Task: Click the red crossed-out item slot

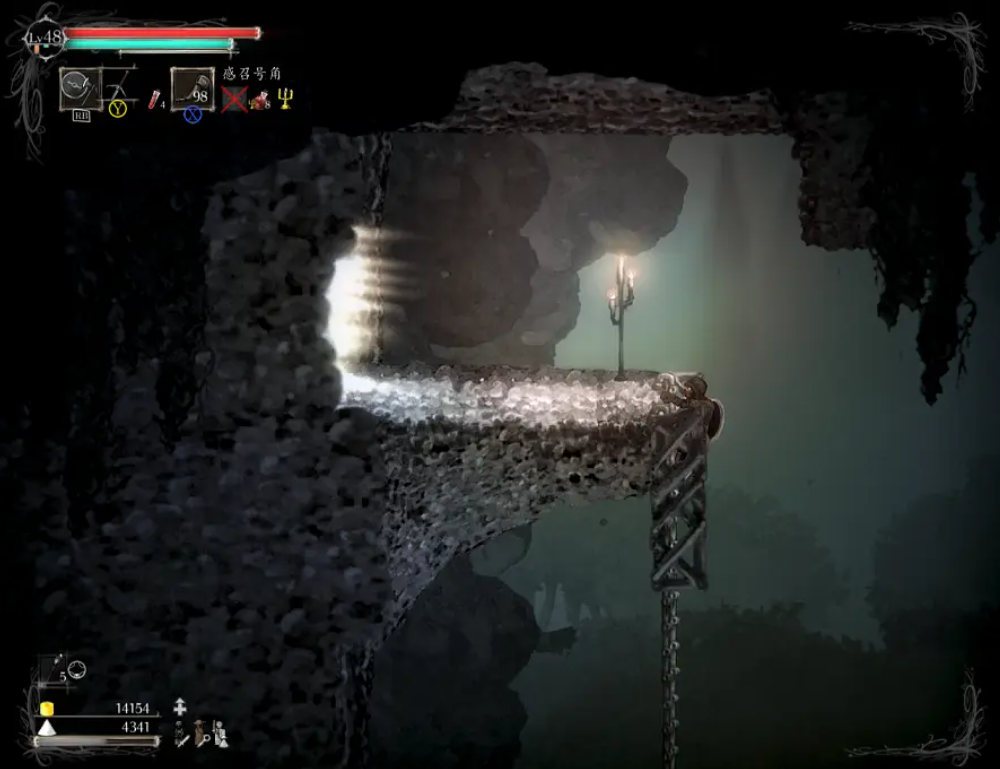Action: click(234, 98)
